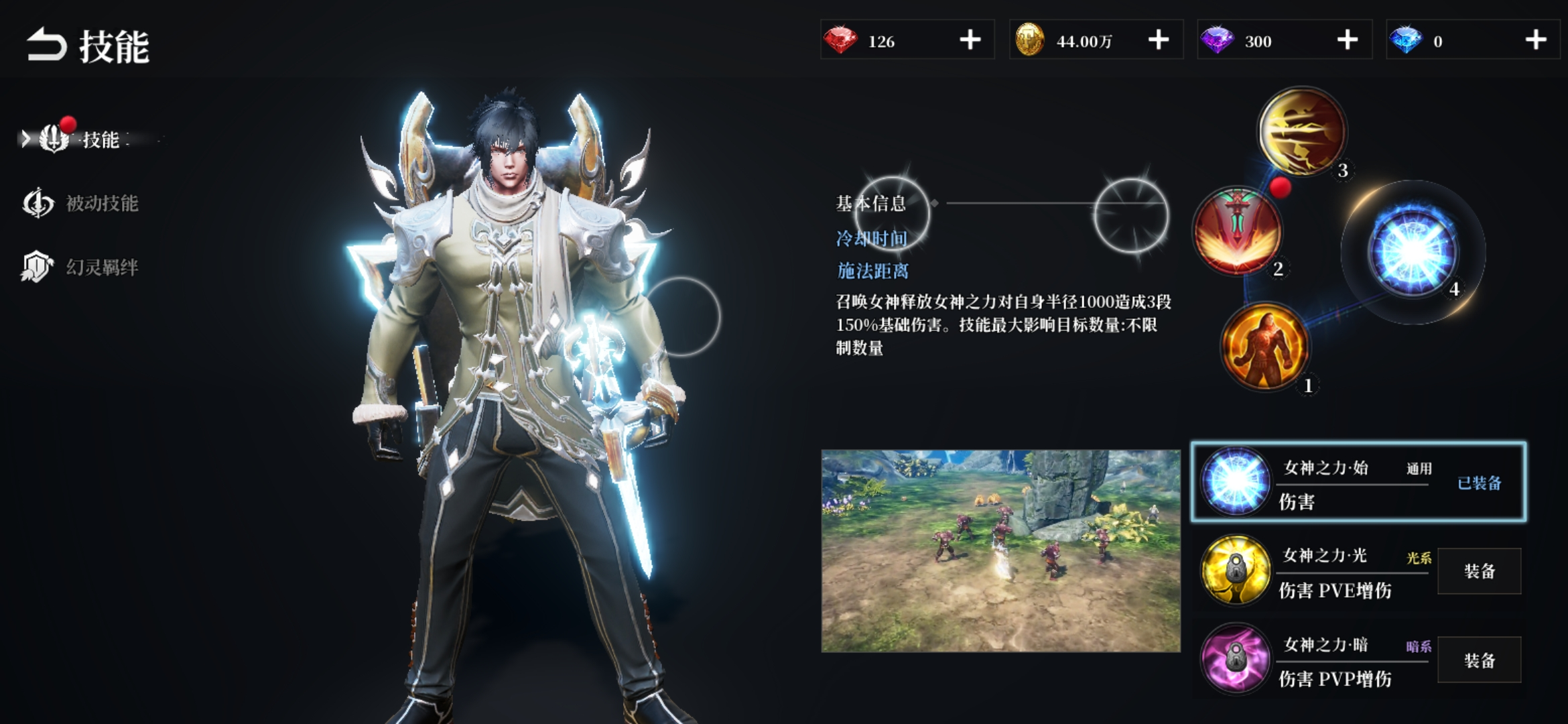This screenshot has width=1568, height=724.
Task: Equip the 女神之力·暗 skill
Action: coord(1479,660)
